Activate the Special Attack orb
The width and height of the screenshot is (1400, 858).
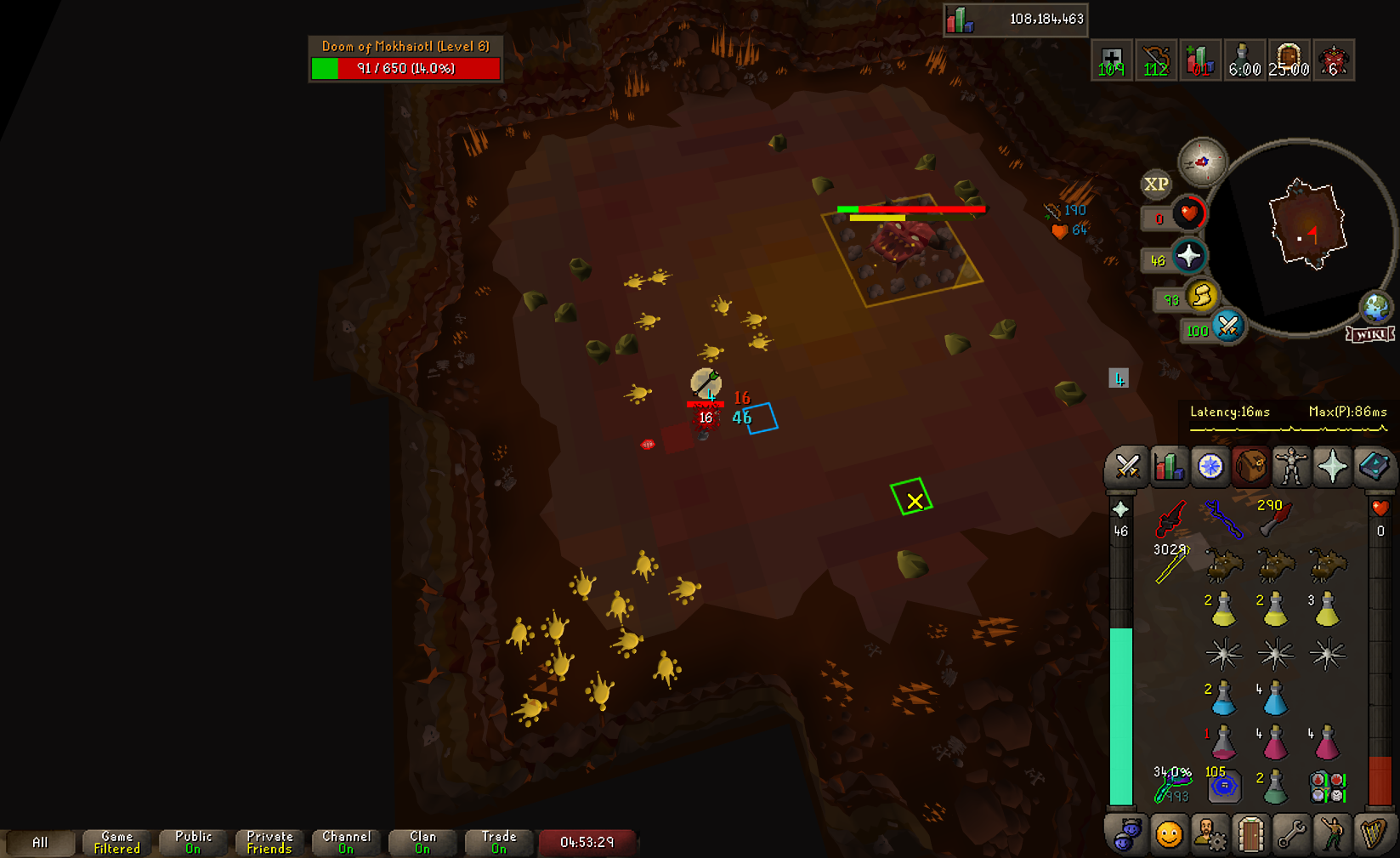(1227, 327)
